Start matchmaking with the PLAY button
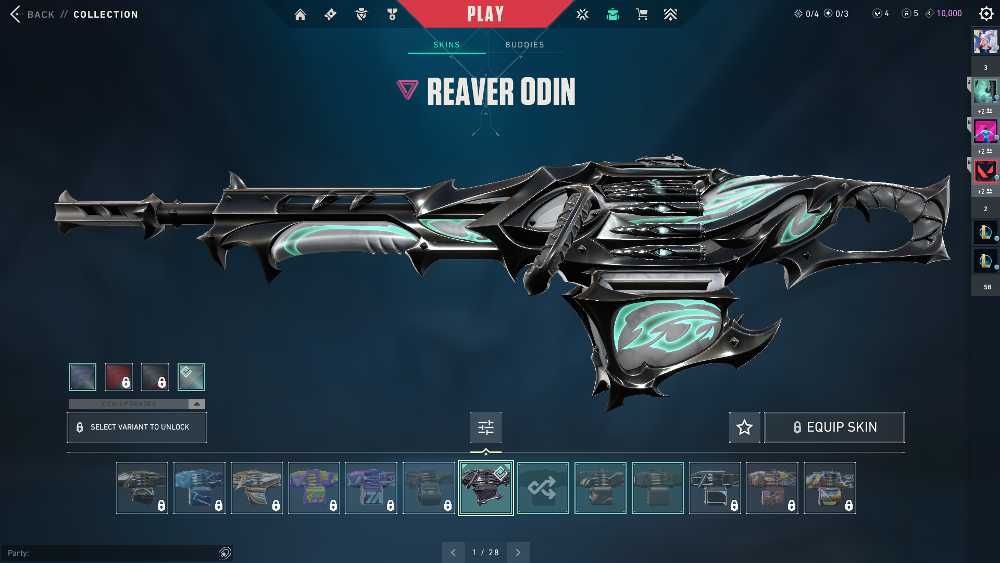The width and height of the screenshot is (1000, 563). click(485, 14)
